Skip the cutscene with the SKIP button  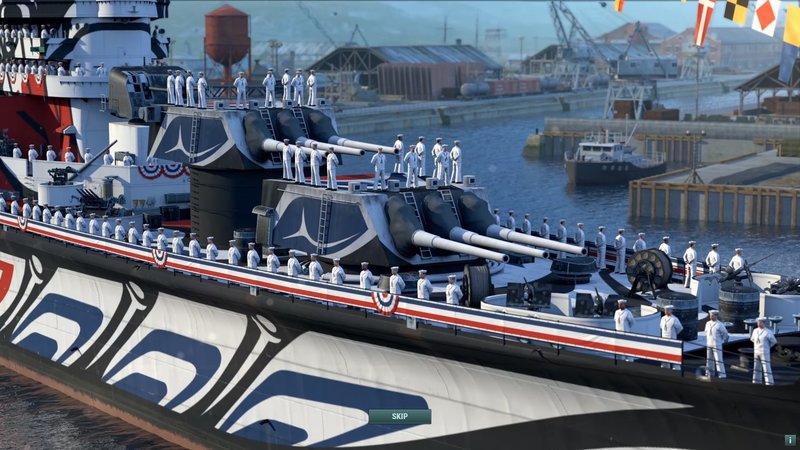399,416
